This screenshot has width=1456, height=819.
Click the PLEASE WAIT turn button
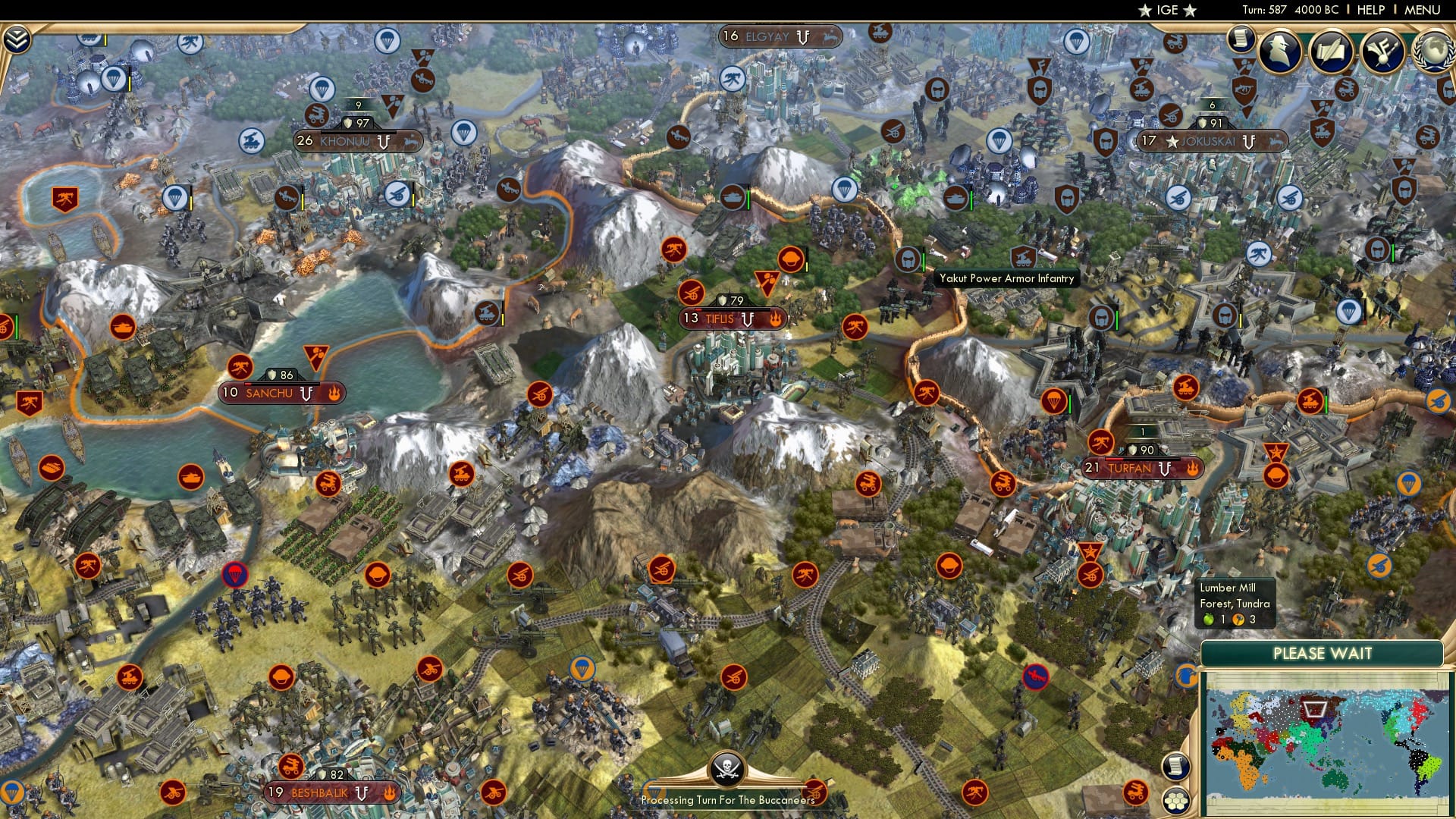(1323, 654)
